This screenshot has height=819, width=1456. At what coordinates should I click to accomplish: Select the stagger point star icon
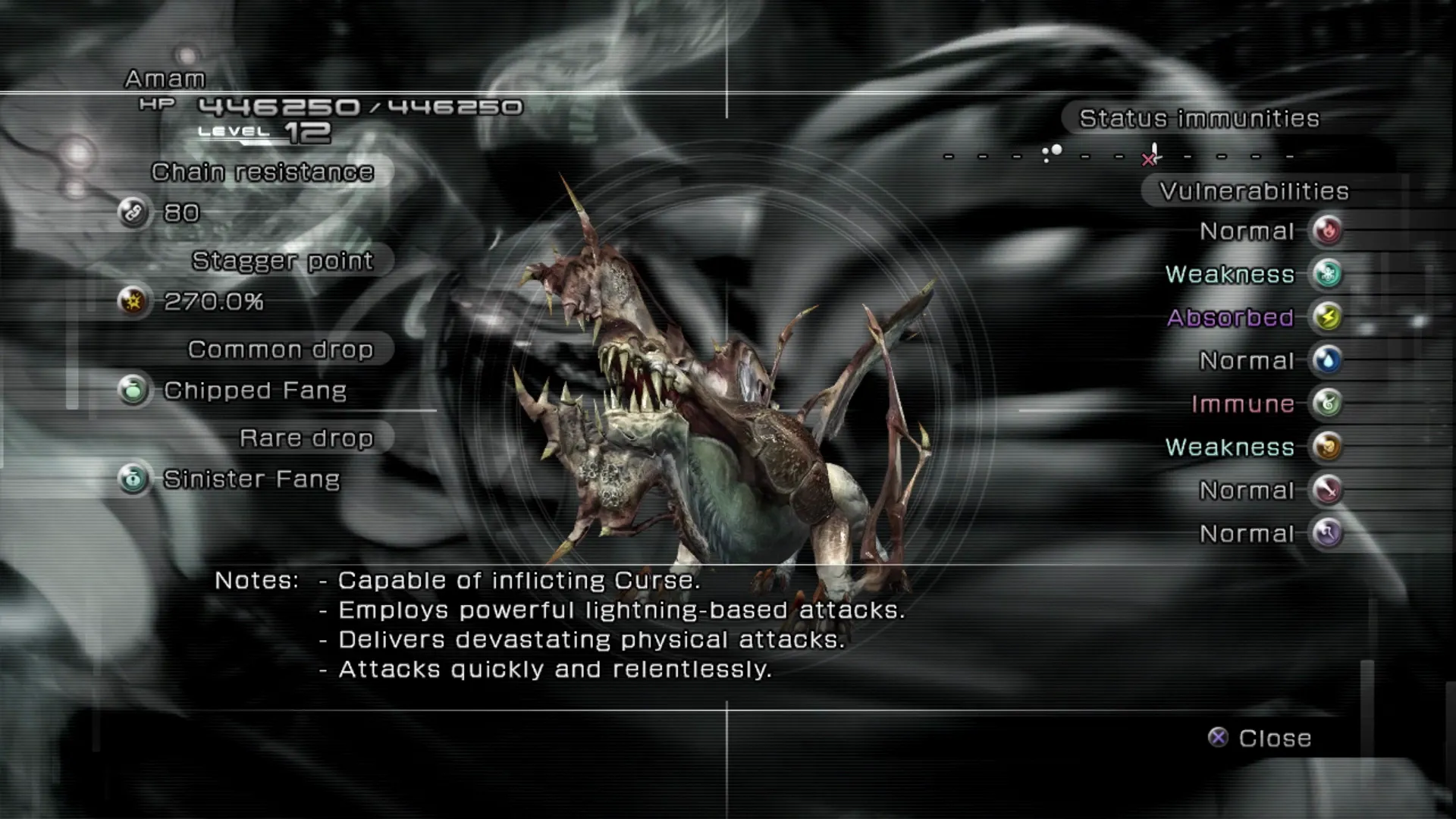click(133, 302)
